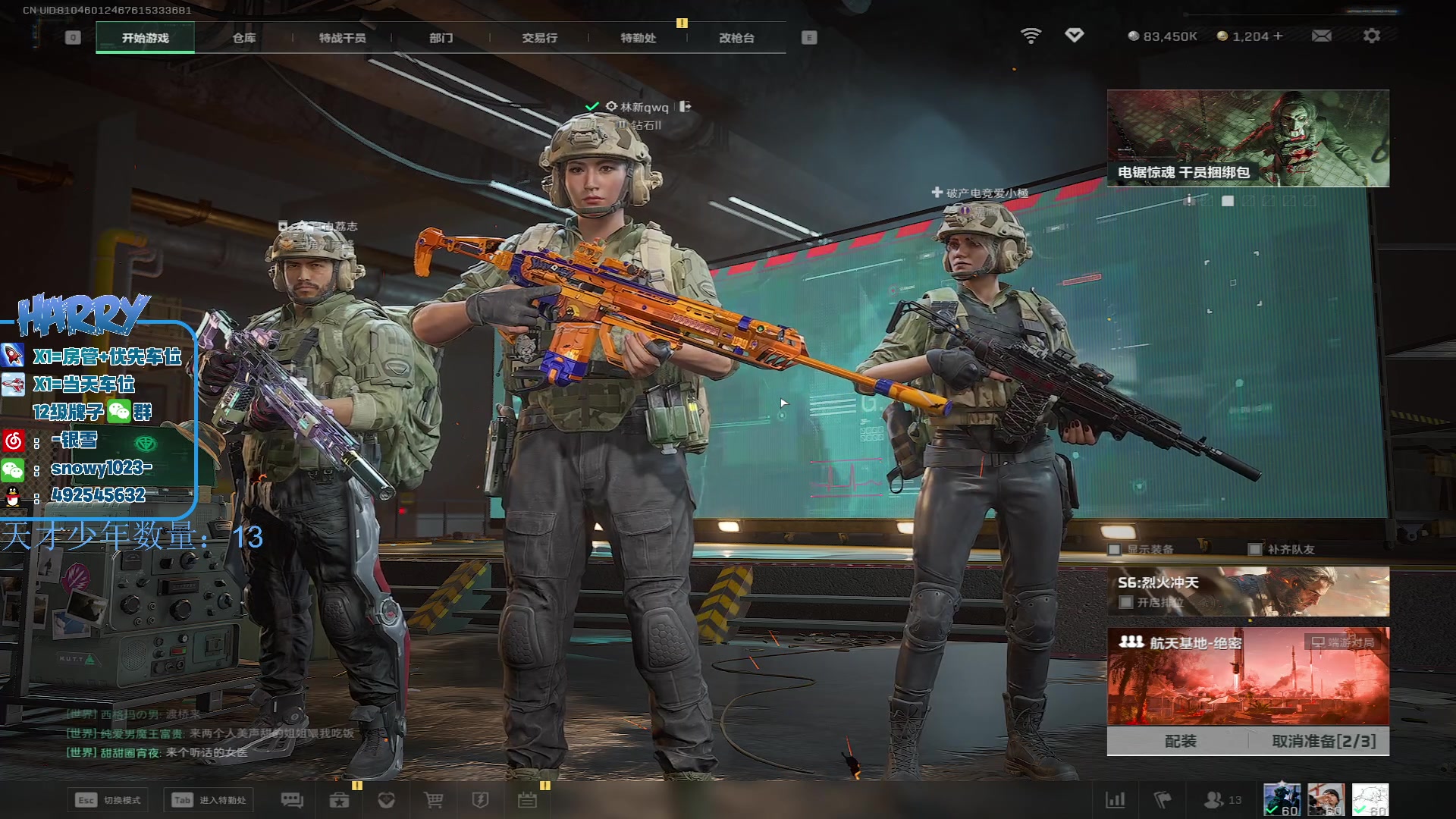Toggle the 显示装备 checkbox
The width and height of the screenshot is (1456, 819).
pyautogui.click(x=1115, y=549)
